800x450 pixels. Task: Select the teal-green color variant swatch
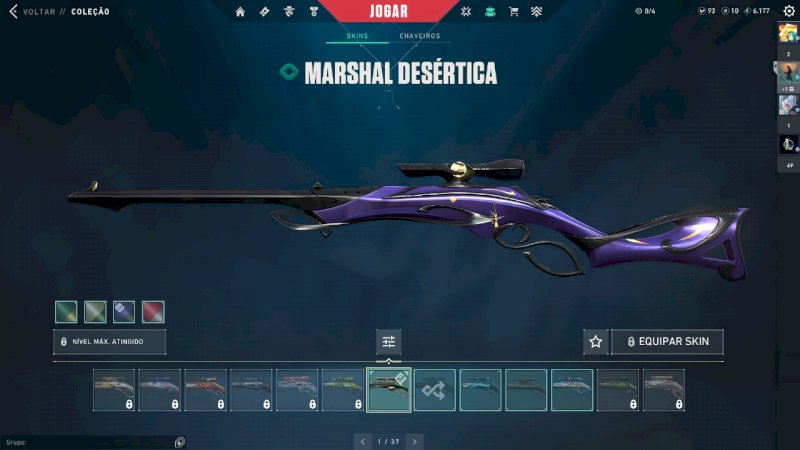pyautogui.click(x=66, y=312)
